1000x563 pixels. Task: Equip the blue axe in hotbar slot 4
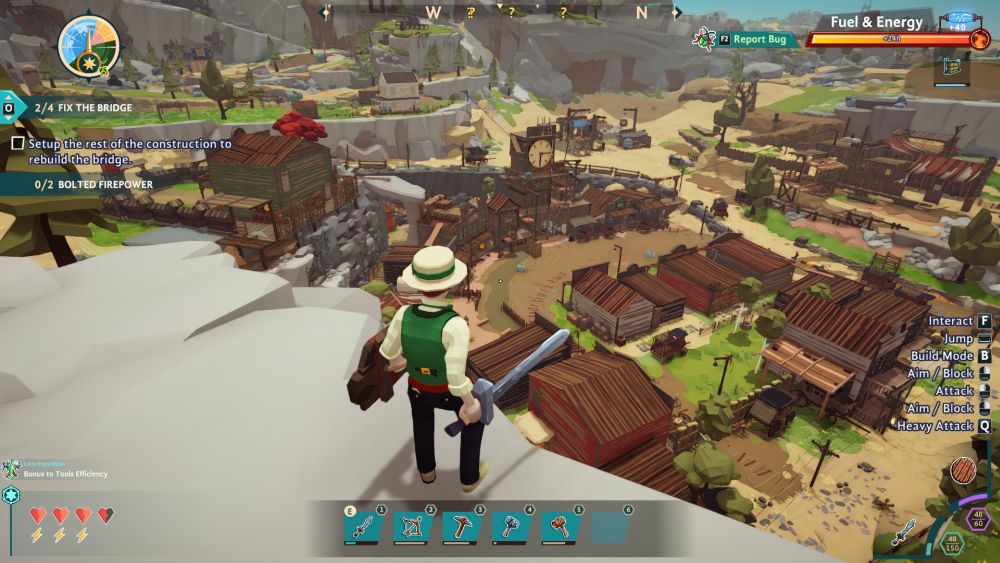coord(510,526)
